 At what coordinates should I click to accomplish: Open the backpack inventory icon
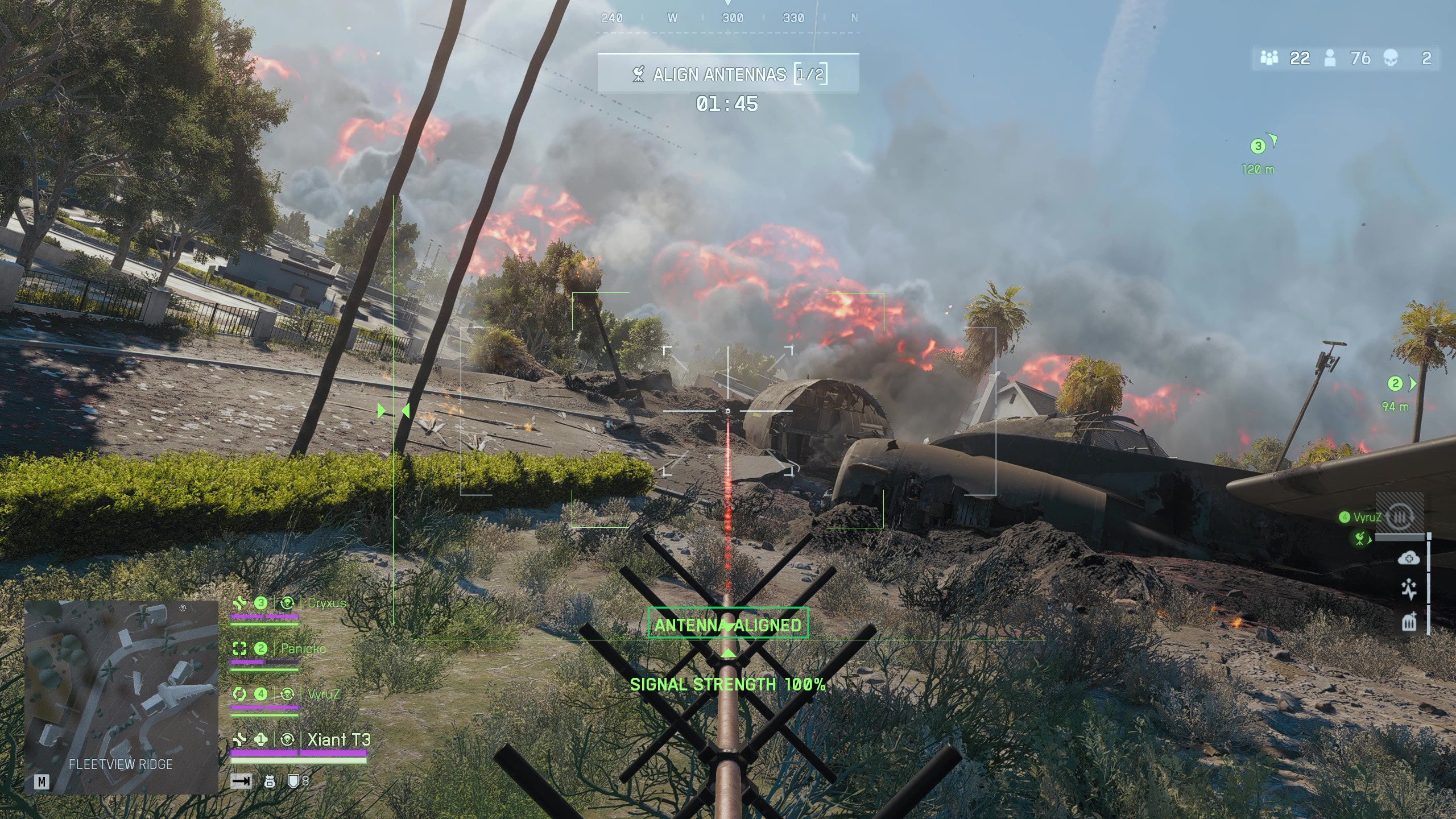coord(270,782)
